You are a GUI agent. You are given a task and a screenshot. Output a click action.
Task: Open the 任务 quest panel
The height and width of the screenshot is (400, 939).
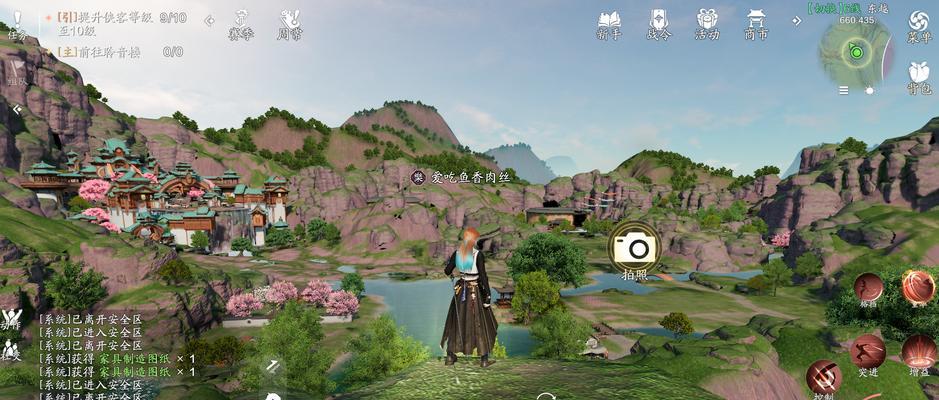point(17,24)
